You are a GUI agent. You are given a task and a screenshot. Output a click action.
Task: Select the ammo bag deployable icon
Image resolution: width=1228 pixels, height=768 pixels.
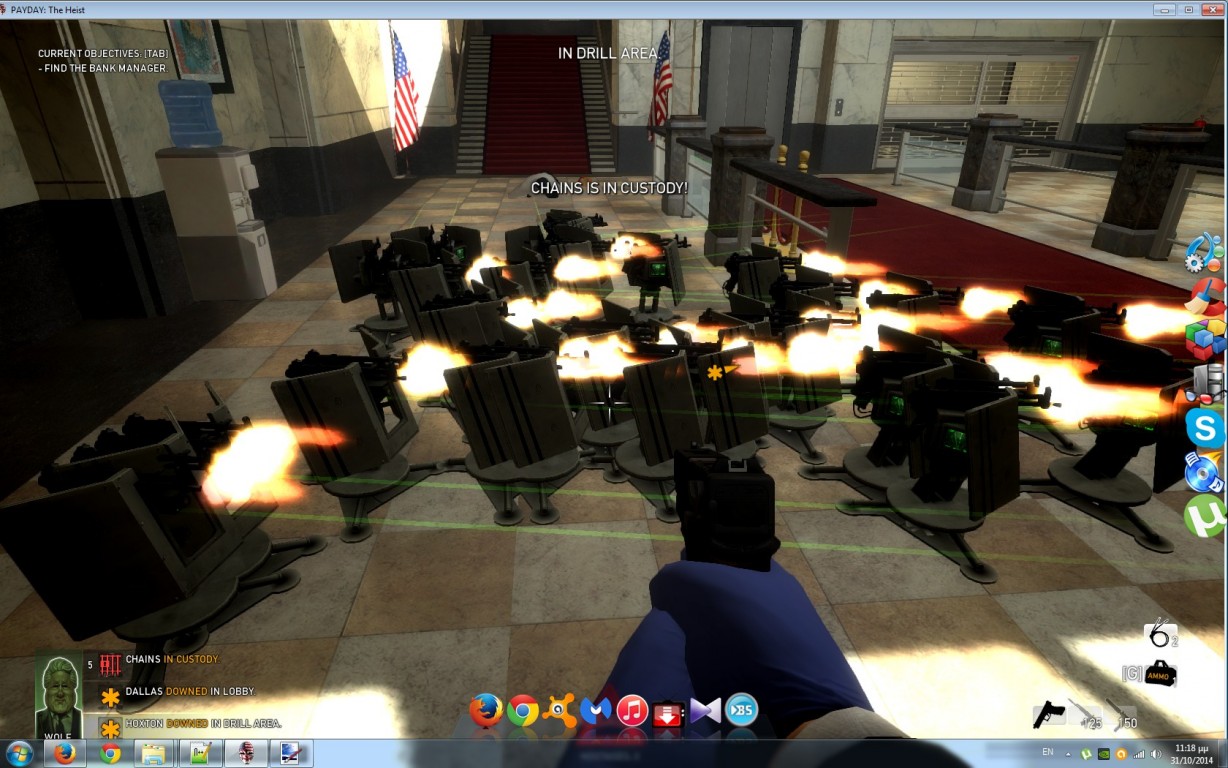click(x=1160, y=674)
